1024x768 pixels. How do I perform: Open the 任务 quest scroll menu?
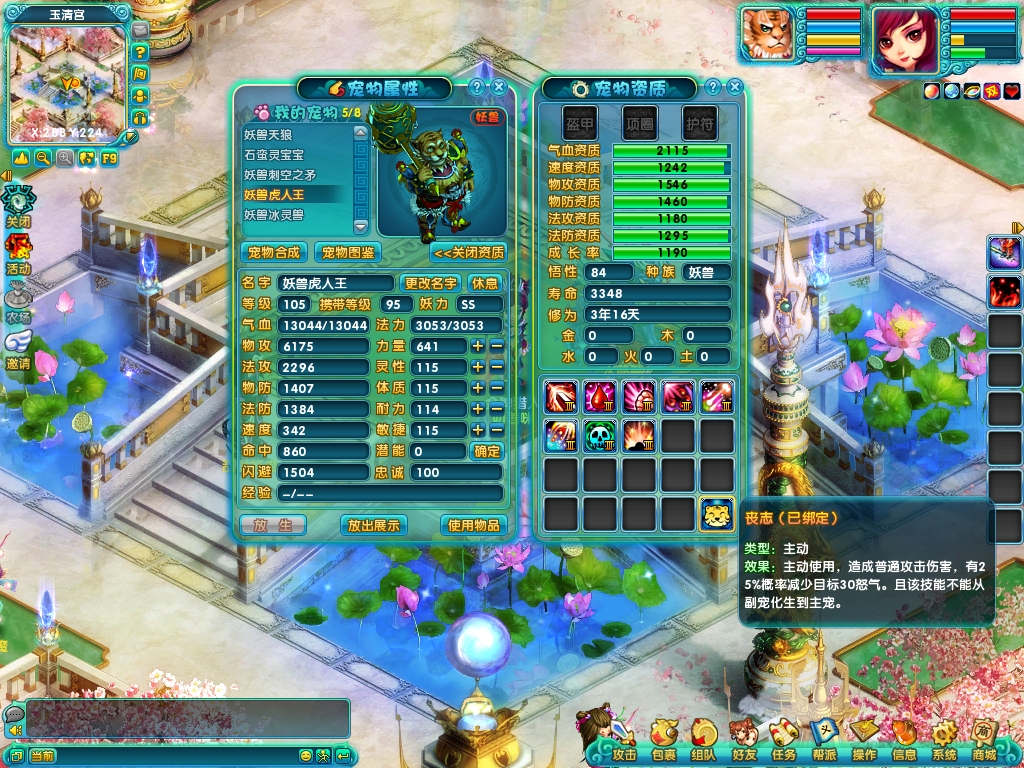coord(784,741)
